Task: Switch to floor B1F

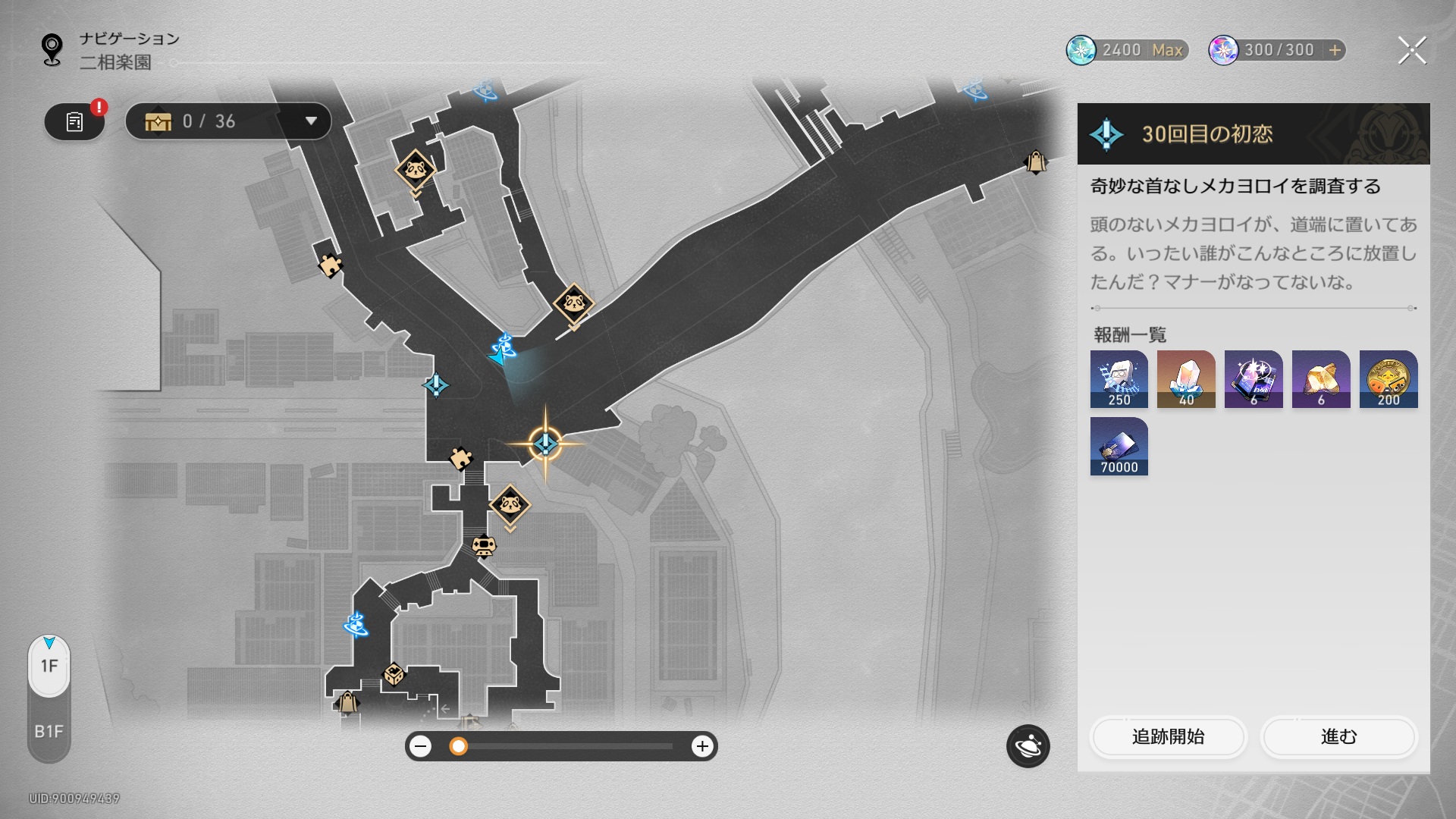Action: click(x=49, y=731)
